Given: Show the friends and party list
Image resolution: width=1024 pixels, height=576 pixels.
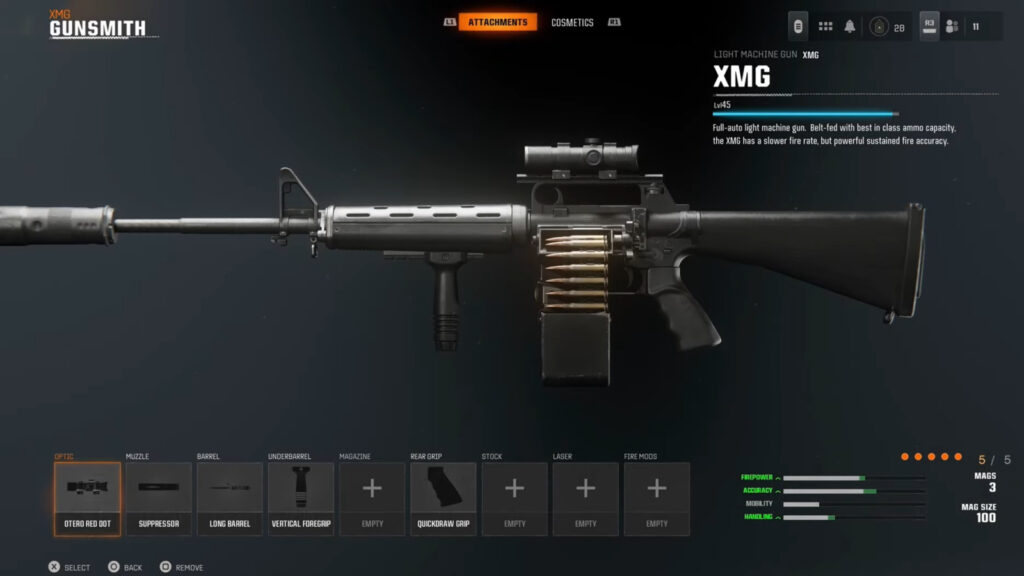Looking at the screenshot, I should click(x=952, y=27).
